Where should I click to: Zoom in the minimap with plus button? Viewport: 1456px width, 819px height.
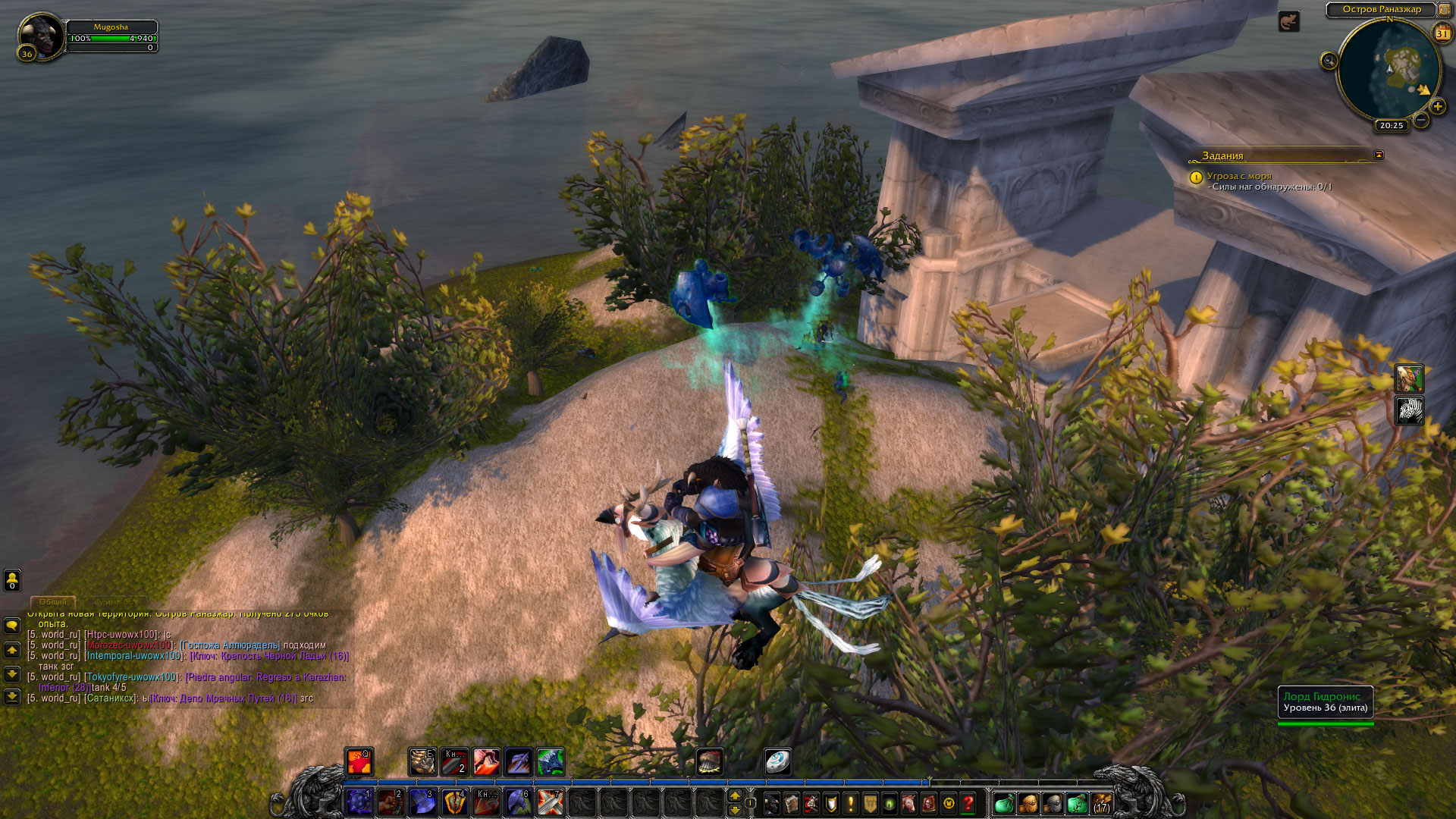pos(1437,107)
